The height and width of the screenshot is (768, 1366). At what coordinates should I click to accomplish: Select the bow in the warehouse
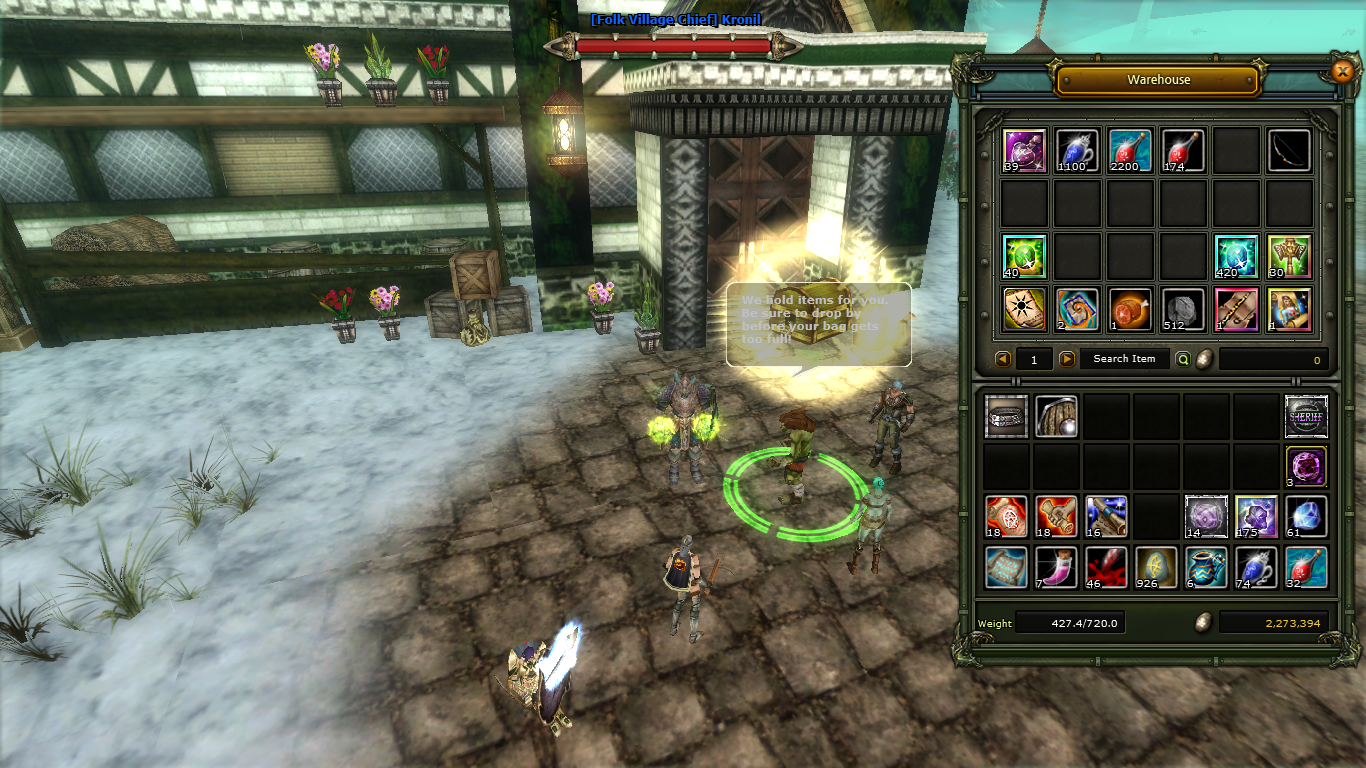click(x=1289, y=151)
